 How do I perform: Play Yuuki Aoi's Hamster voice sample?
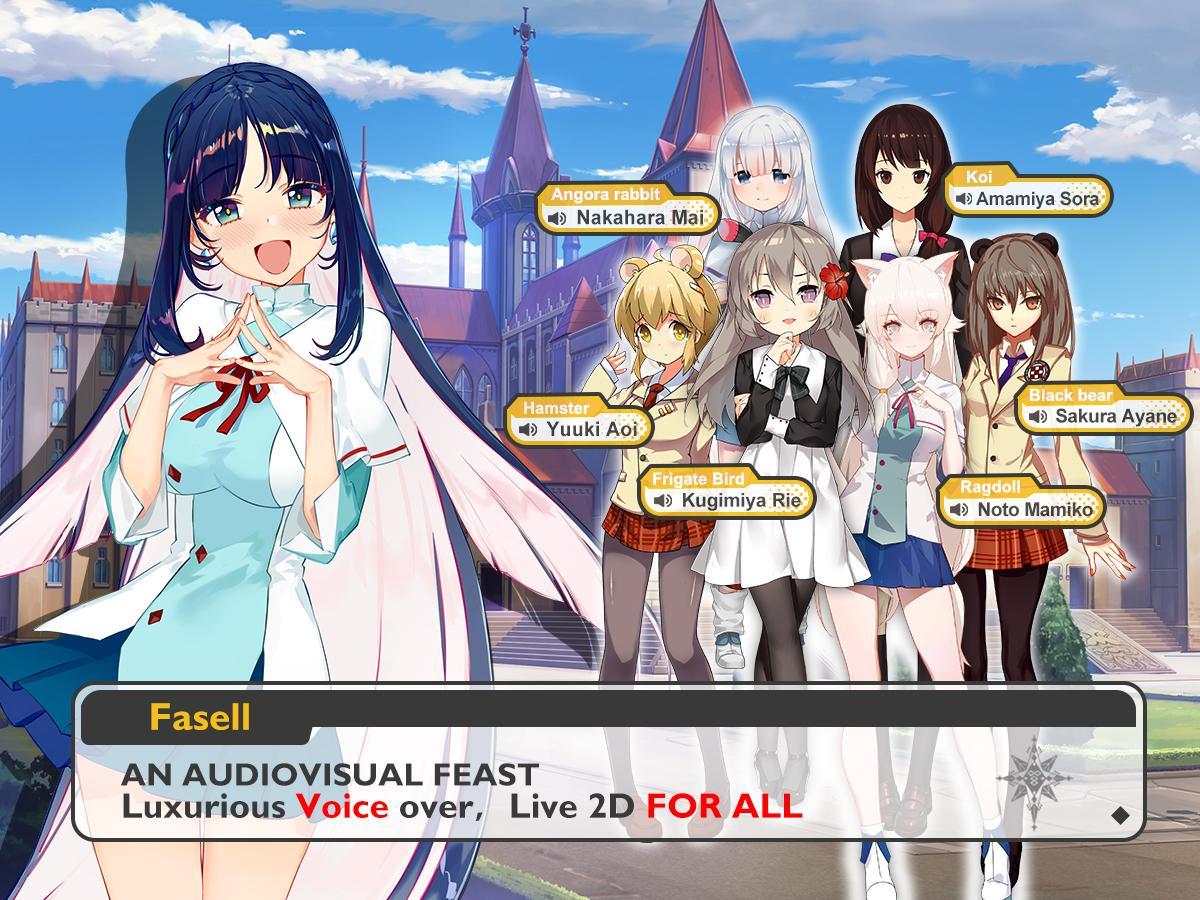pos(528,430)
